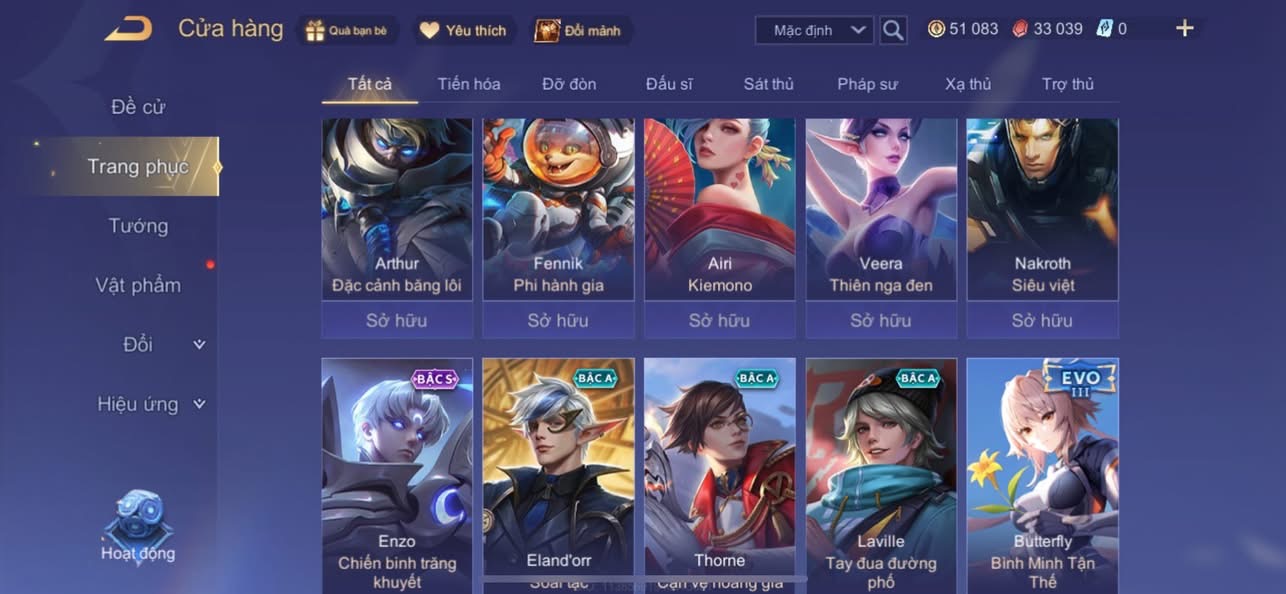Viewport: 1286px width, 594px height.
Task: Switch to the Trợ thủ tab
Action: tap(1068, 84)
